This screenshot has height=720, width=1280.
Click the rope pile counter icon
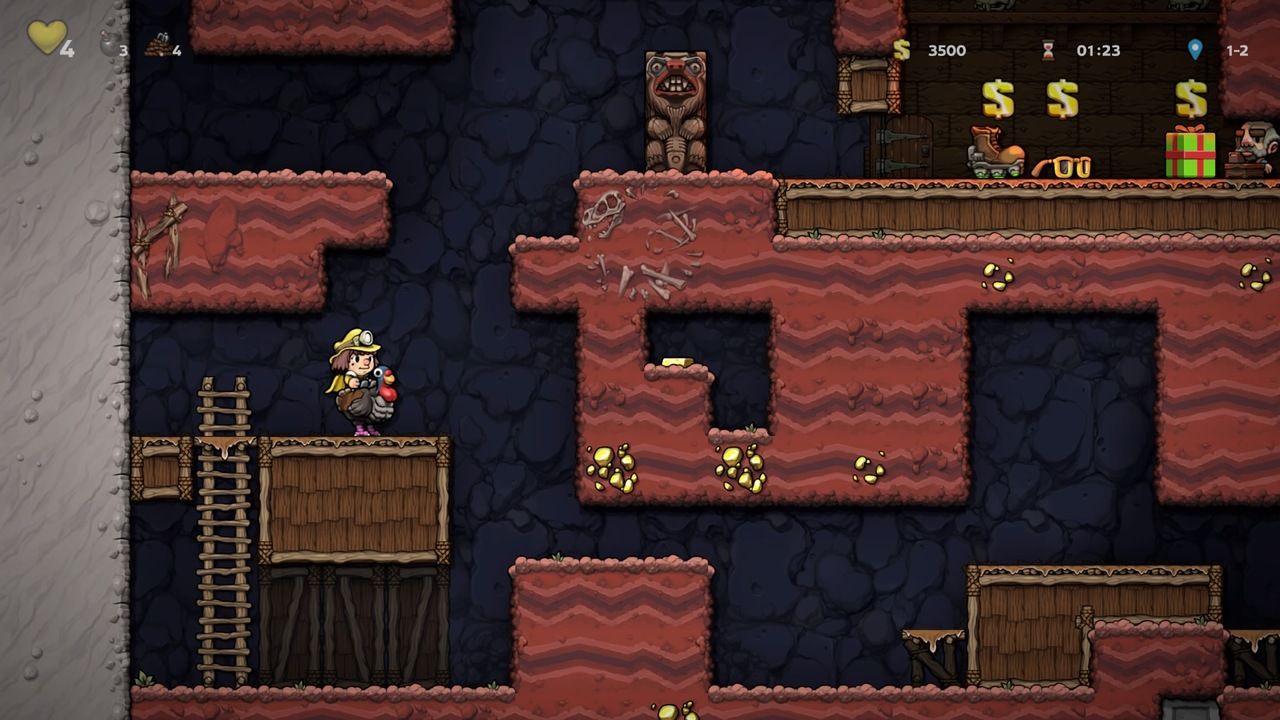pos(158,46)
